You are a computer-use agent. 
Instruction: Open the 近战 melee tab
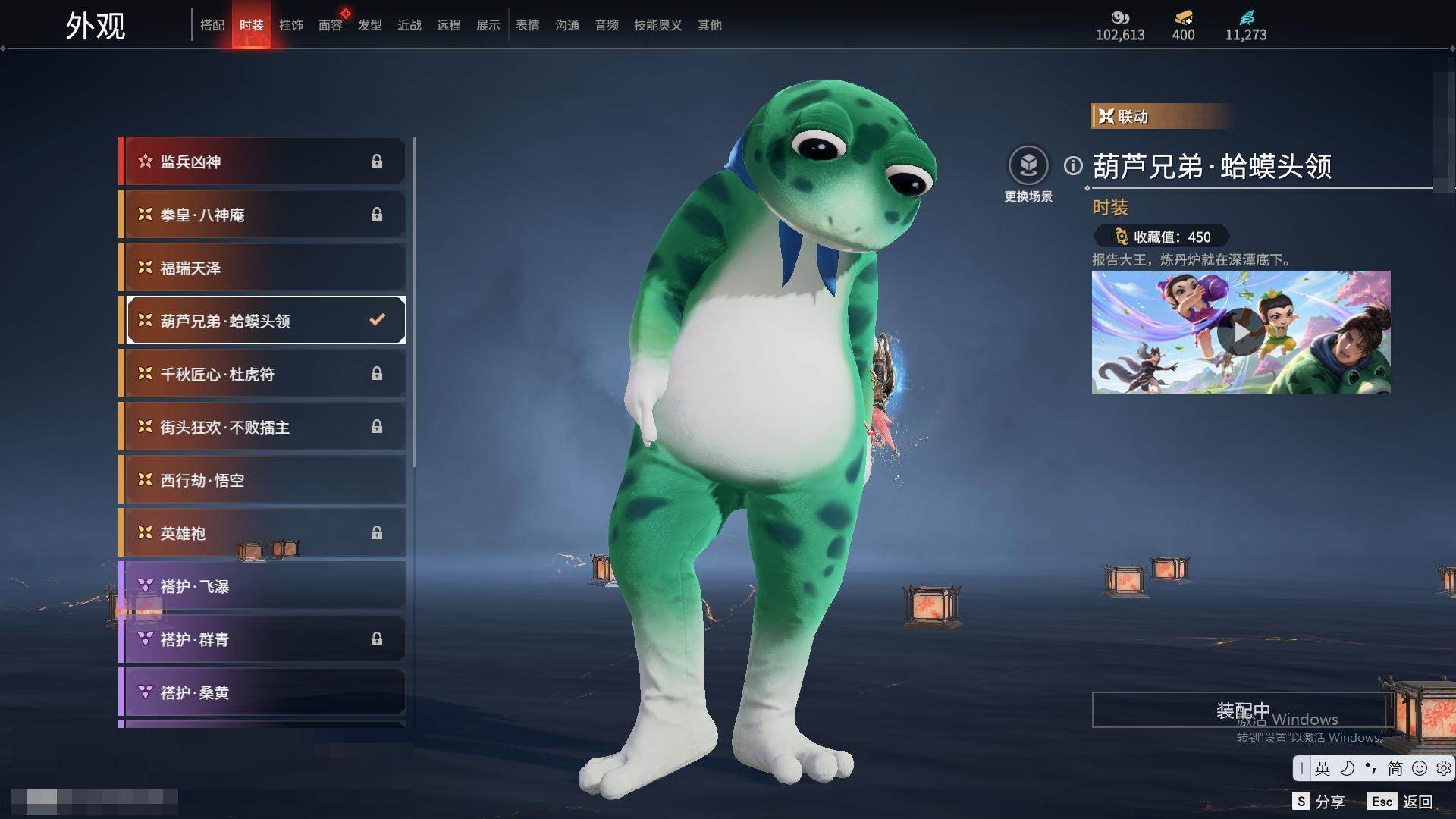pyautogui.click(x=409, y=26)
